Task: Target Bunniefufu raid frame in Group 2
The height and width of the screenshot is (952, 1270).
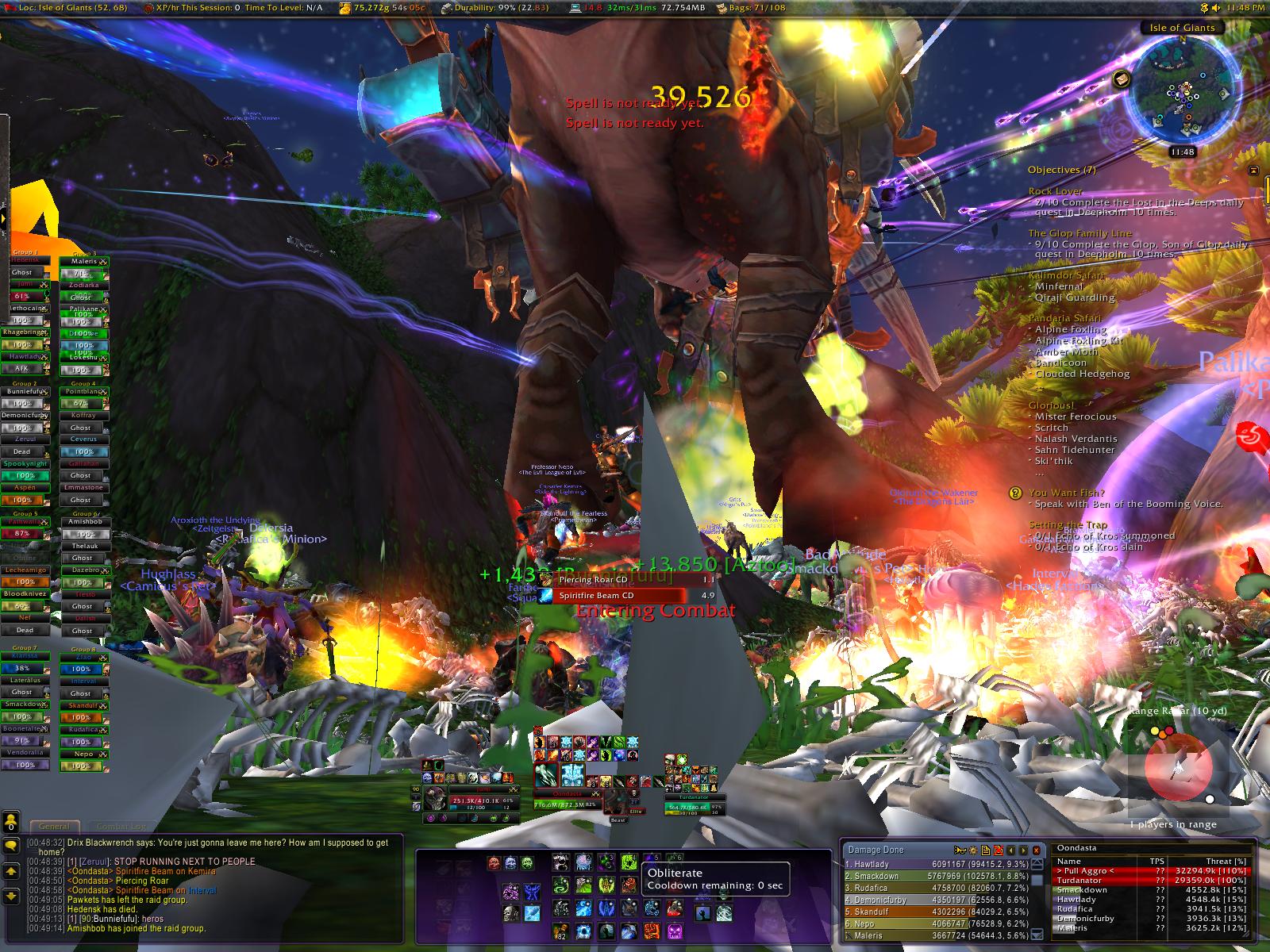Action: (25, 391)
